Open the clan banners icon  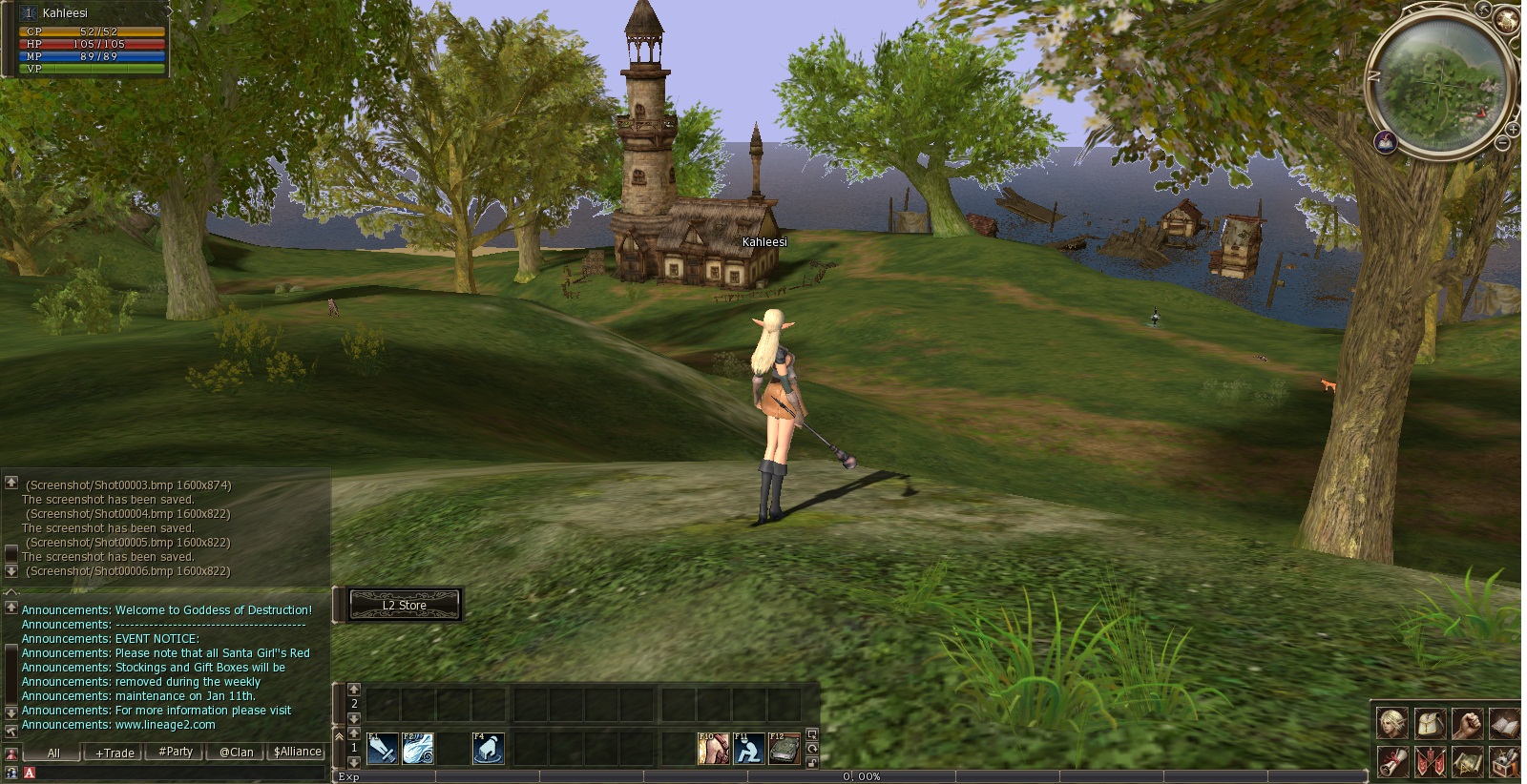(1430, 762)
